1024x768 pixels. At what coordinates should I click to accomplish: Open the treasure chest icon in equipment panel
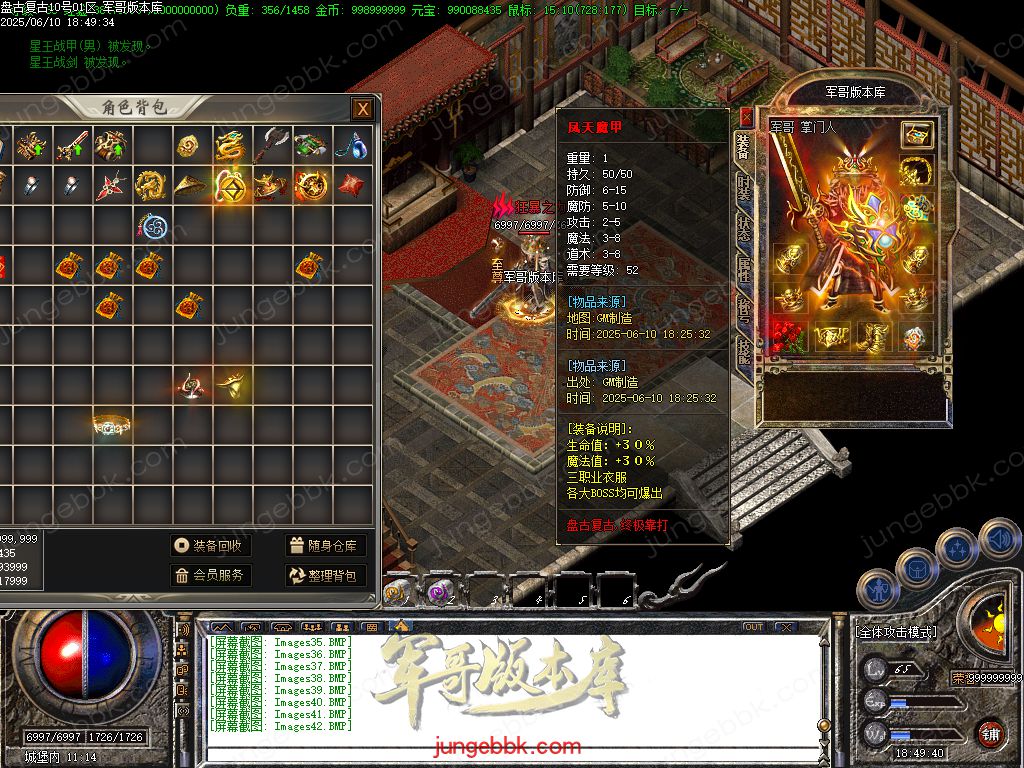click(x=916, y=134)
